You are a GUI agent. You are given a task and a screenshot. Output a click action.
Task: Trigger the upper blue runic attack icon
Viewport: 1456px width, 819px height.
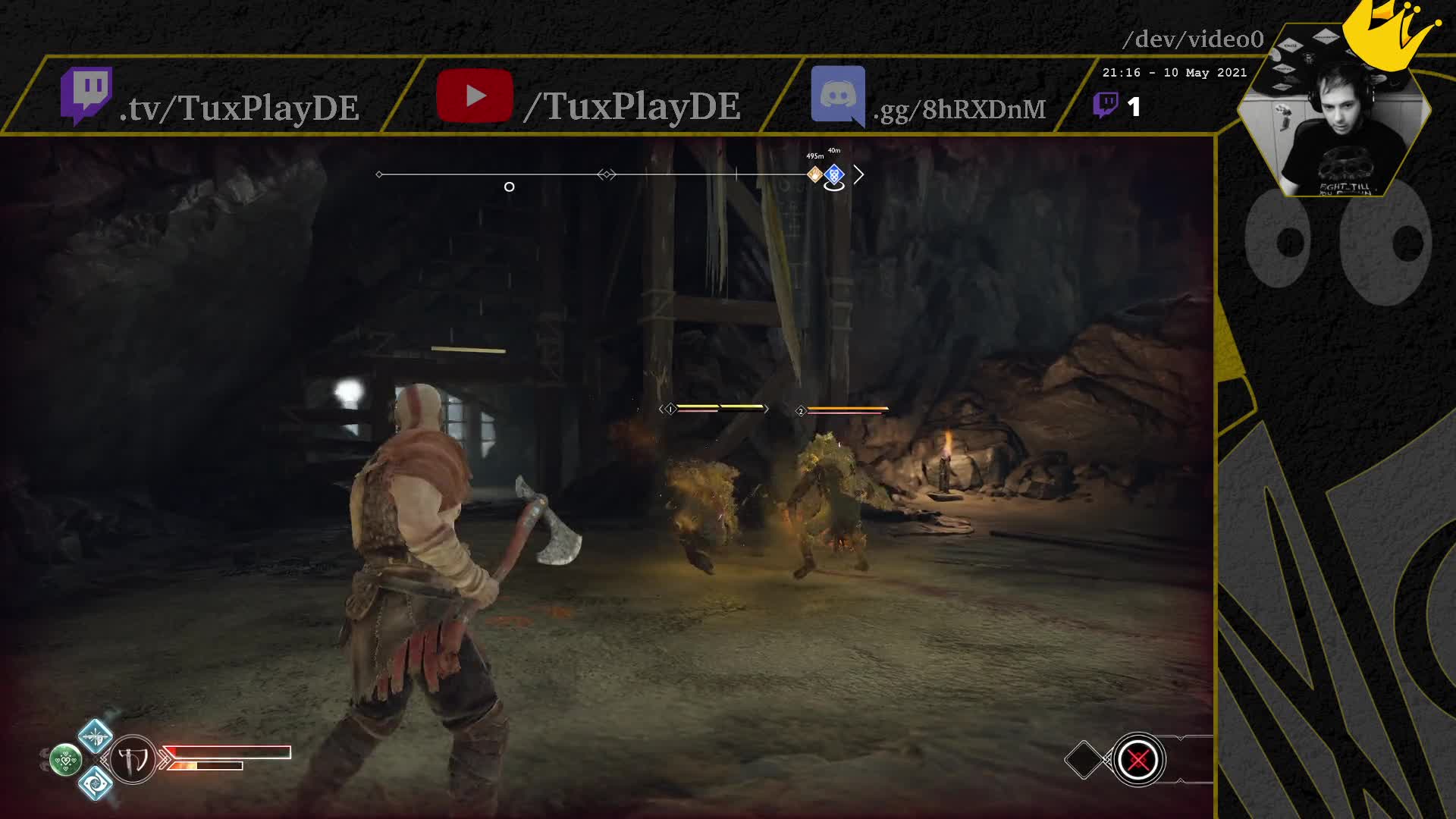click(96, 735)
